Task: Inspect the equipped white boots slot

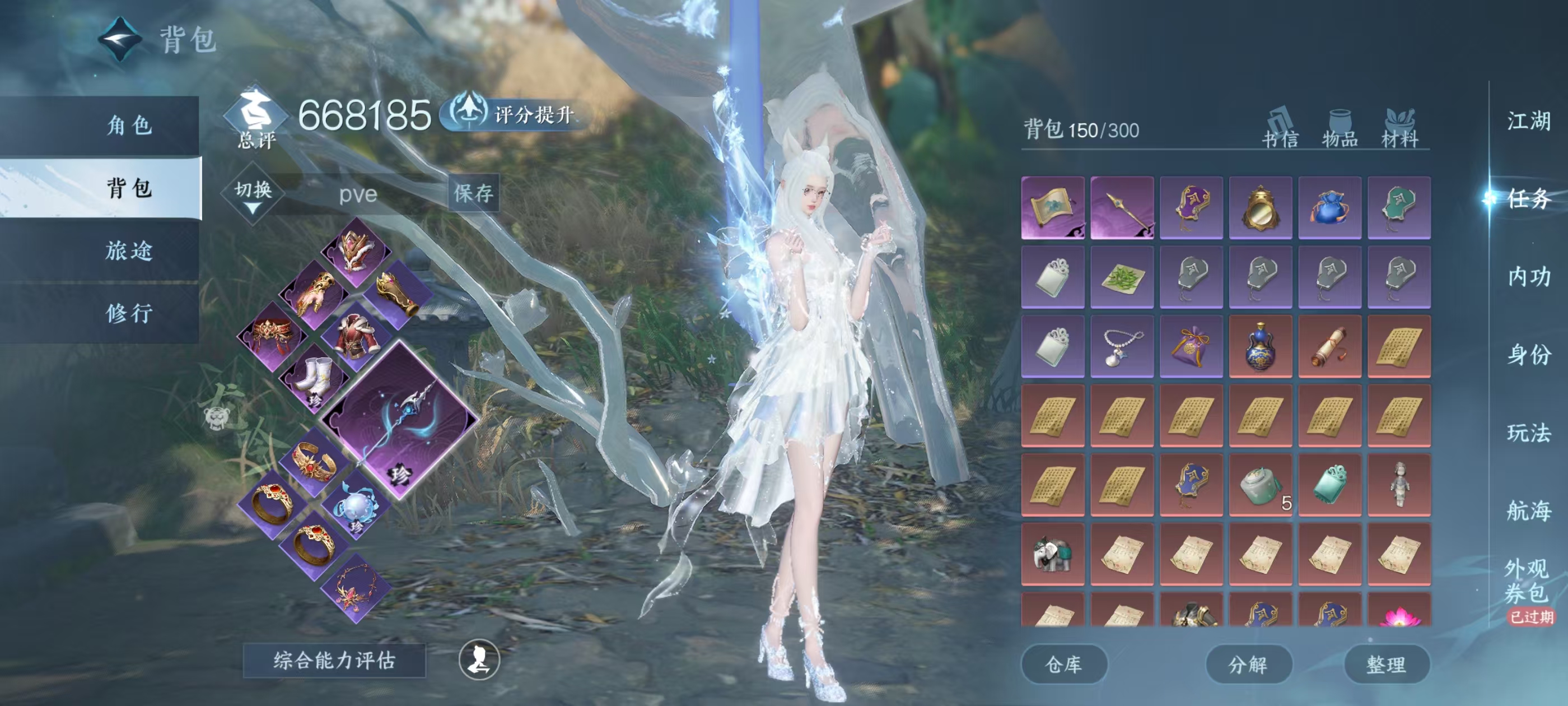Action: click(x=315, y=379)
